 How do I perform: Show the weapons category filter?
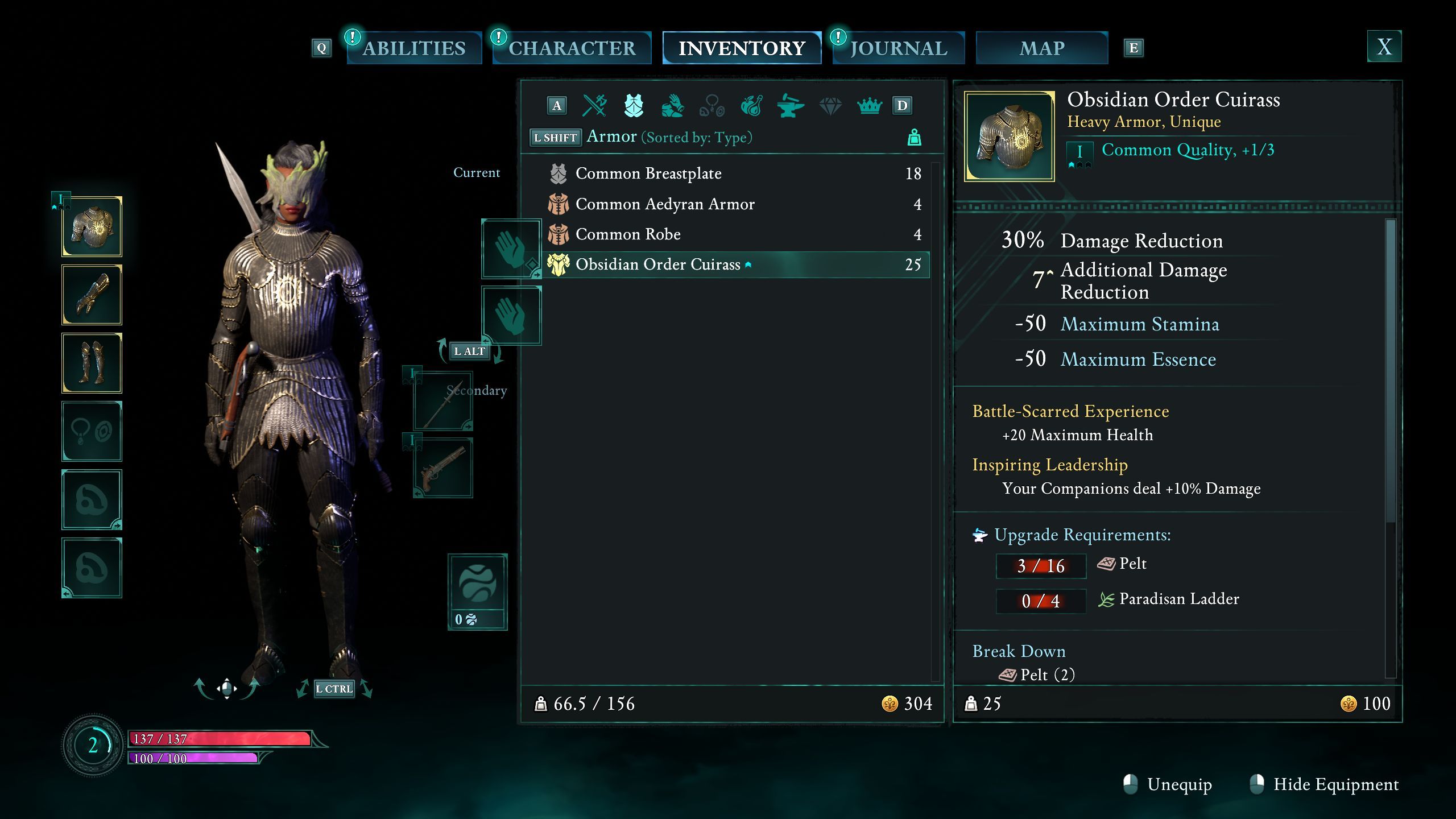pyautogui.click(x=594, y=106)
